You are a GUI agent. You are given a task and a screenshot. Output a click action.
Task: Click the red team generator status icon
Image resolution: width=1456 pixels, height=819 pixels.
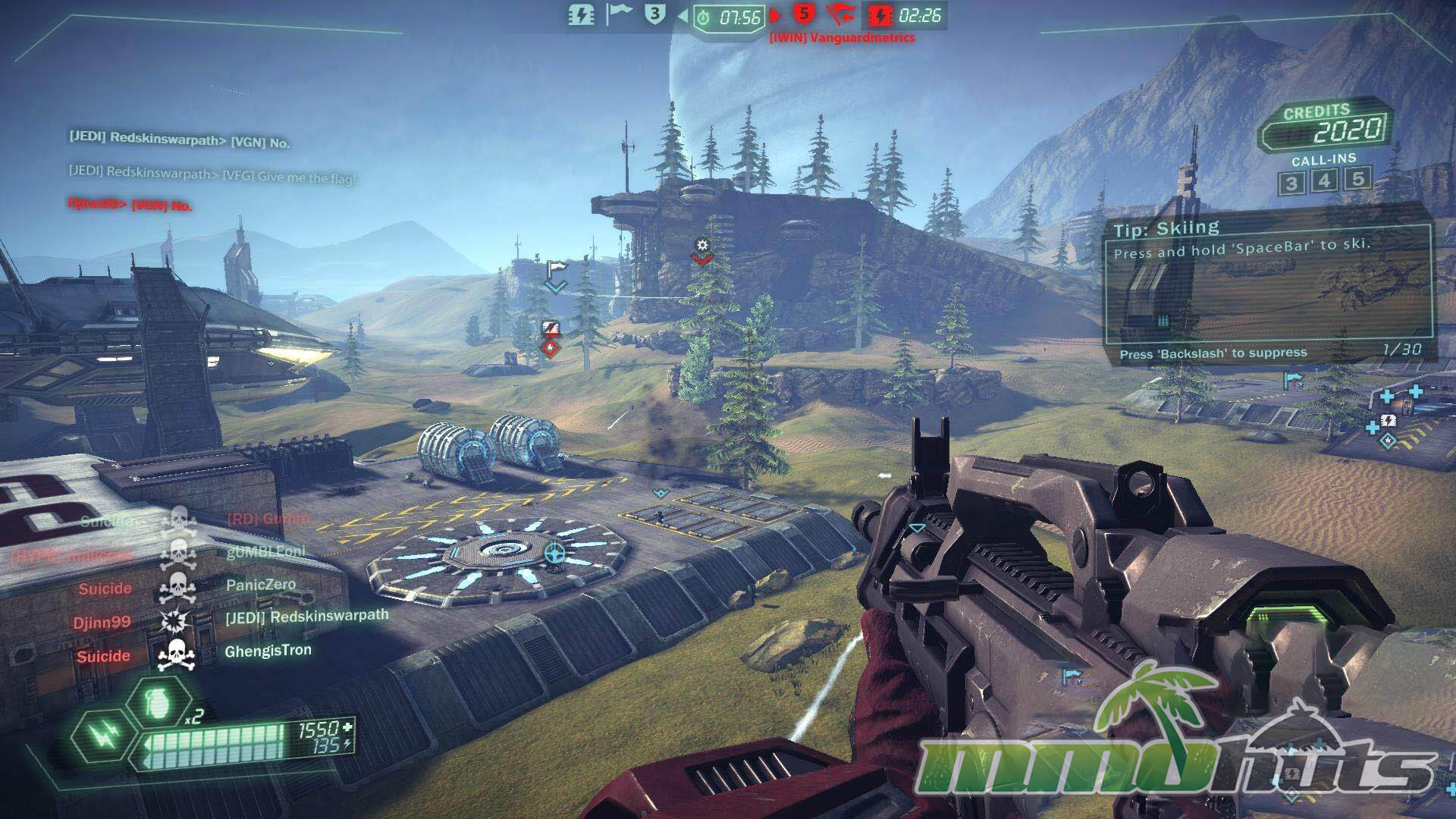coord(880,15)
